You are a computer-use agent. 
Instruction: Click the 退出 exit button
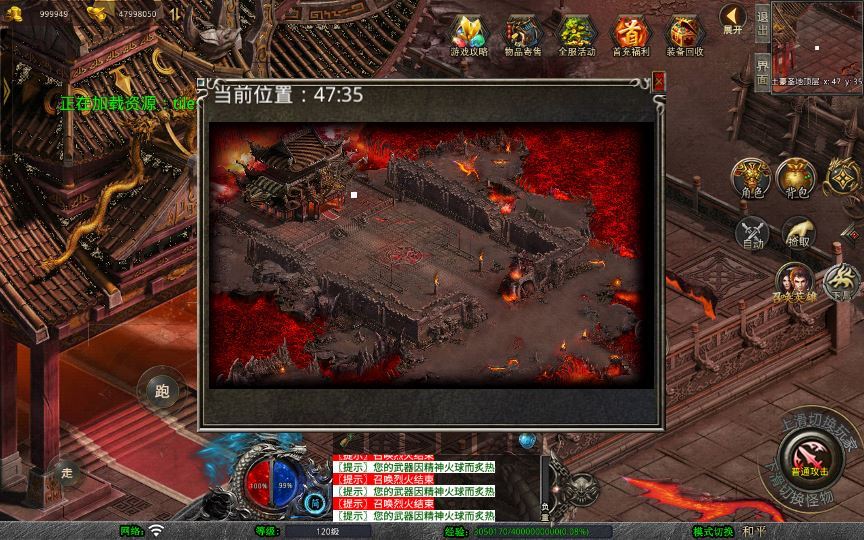762,27
